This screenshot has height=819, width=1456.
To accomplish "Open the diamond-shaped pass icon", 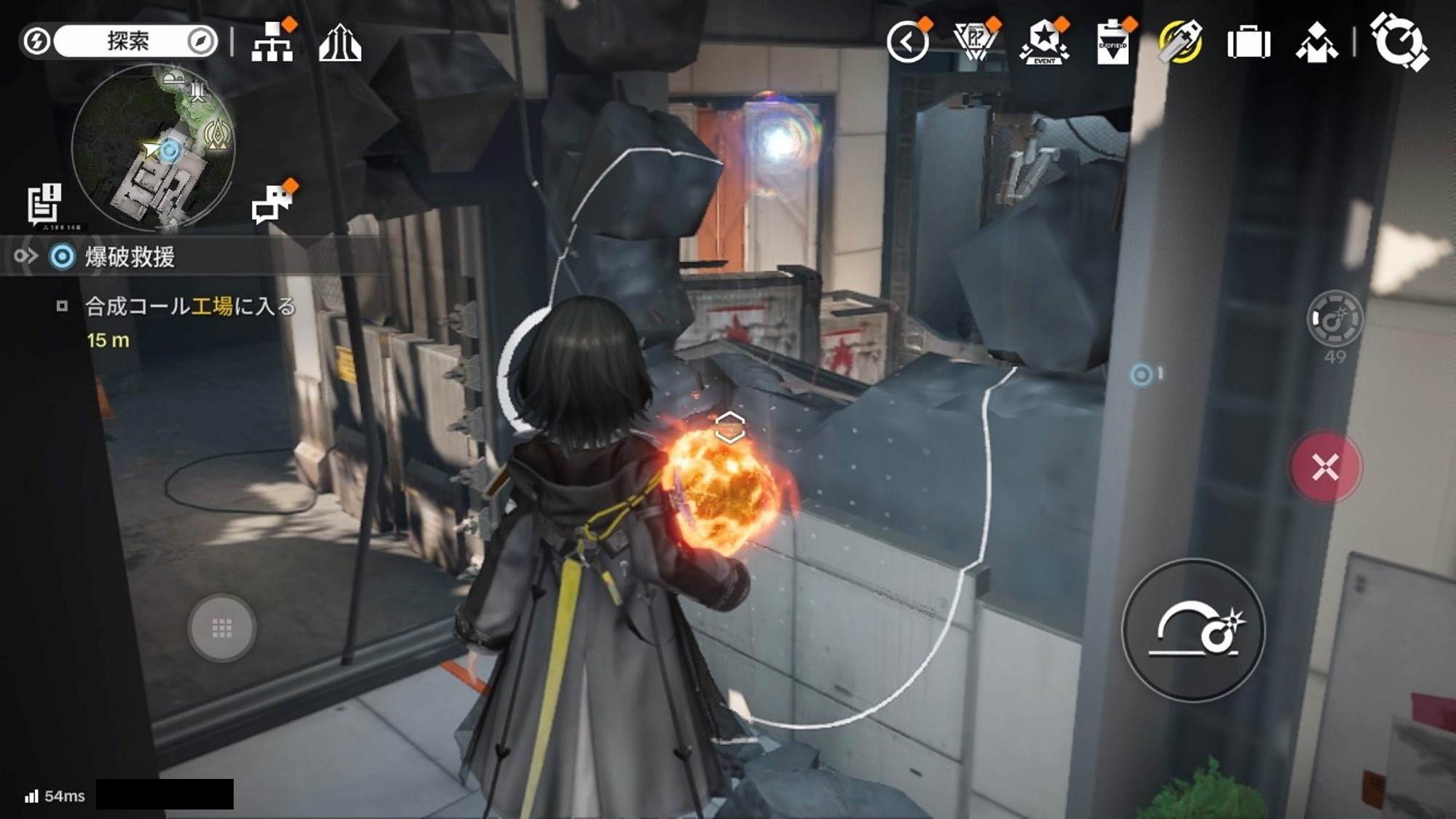I will click(974, 42).
